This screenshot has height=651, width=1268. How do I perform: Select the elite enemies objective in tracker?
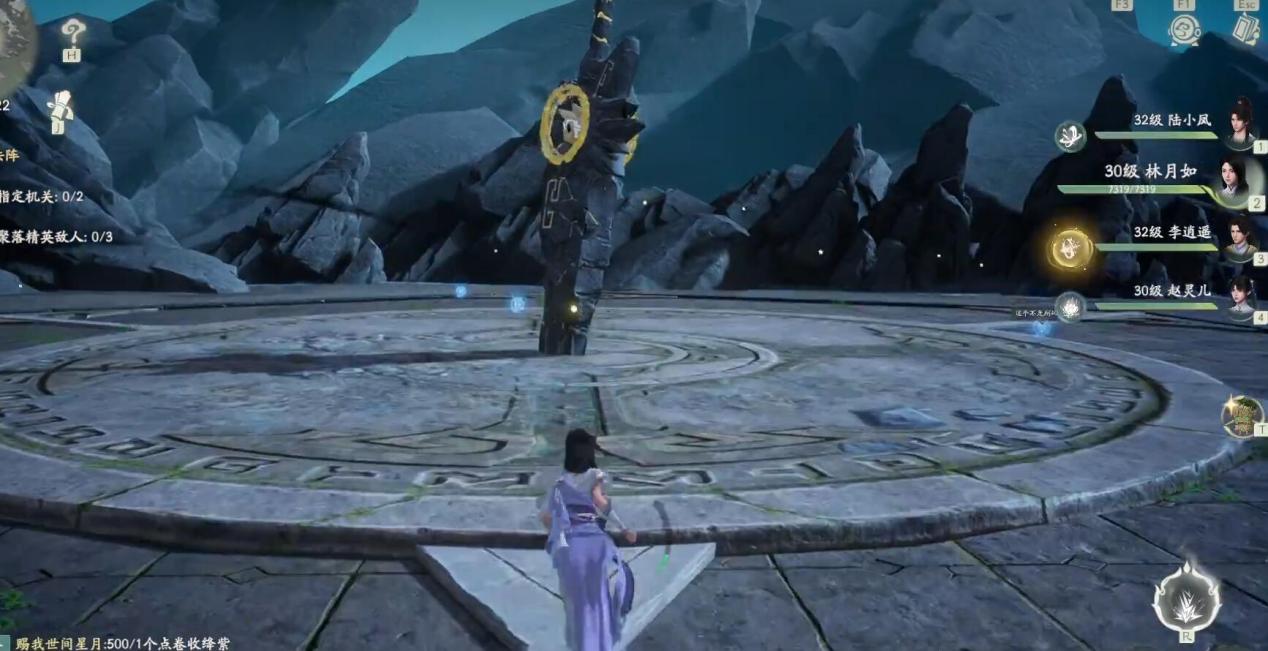[56, 237]
